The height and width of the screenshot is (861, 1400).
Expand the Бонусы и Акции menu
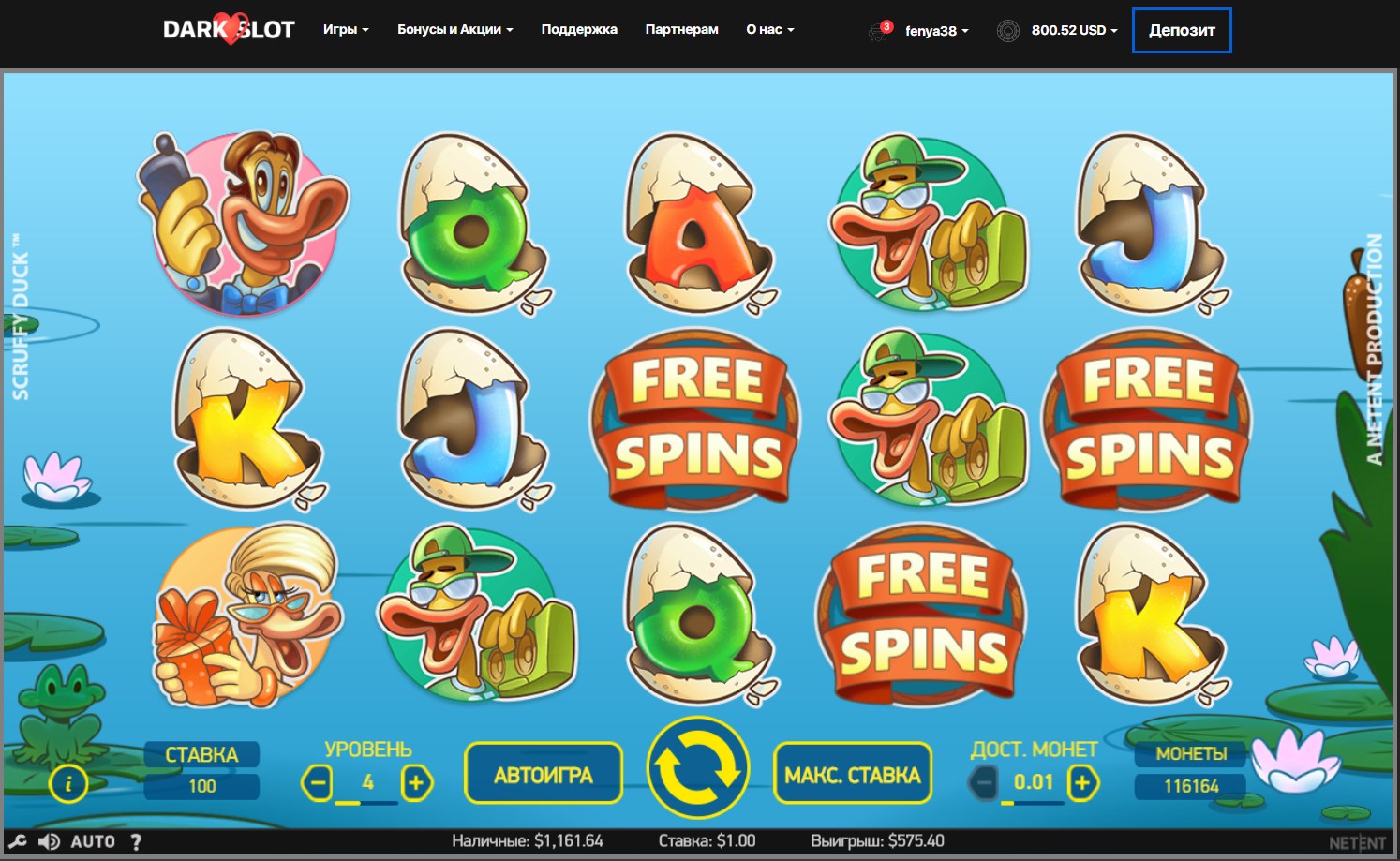(454, 29)
